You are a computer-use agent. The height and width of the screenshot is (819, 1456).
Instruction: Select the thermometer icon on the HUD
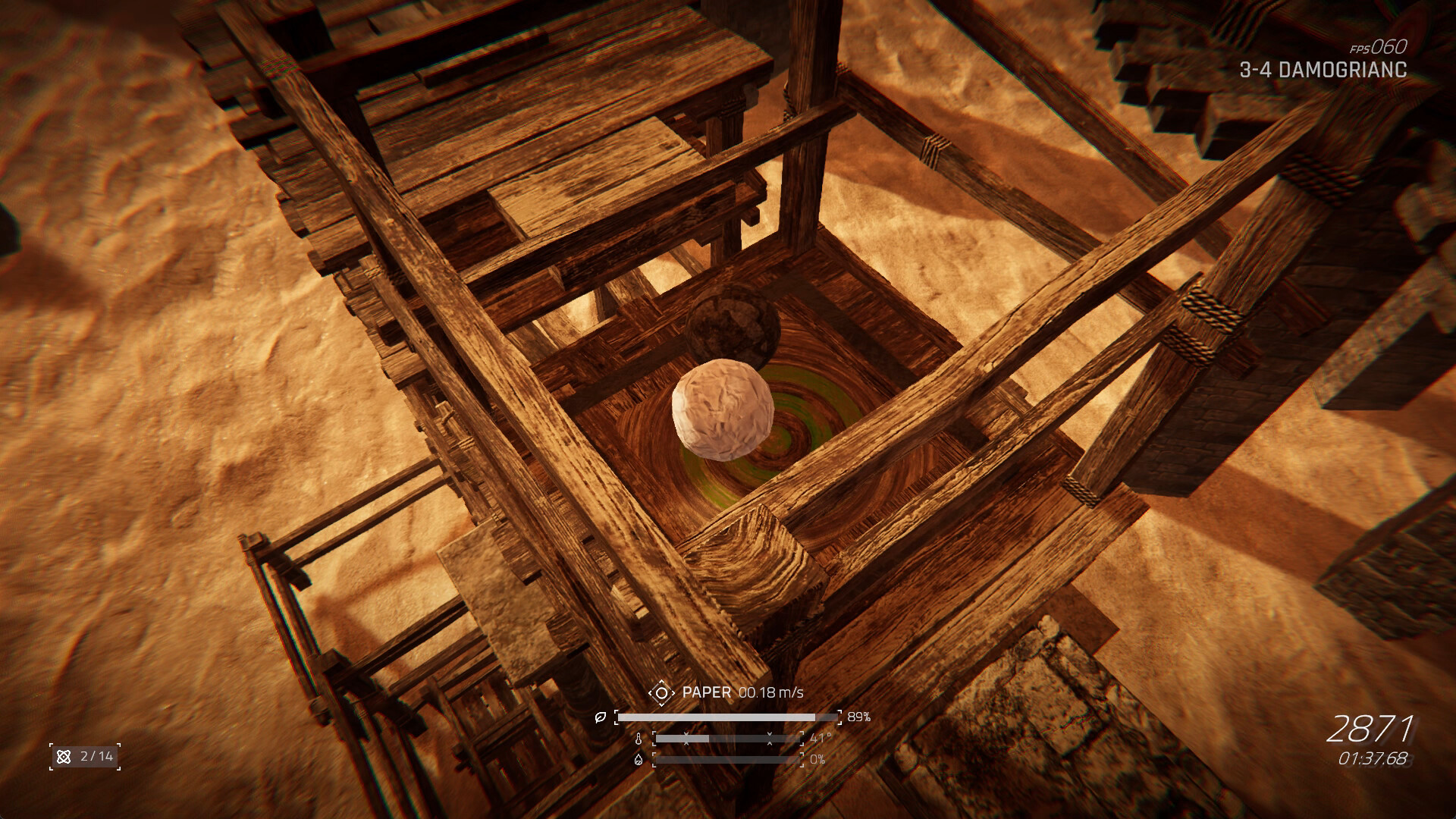coord(639,738)
